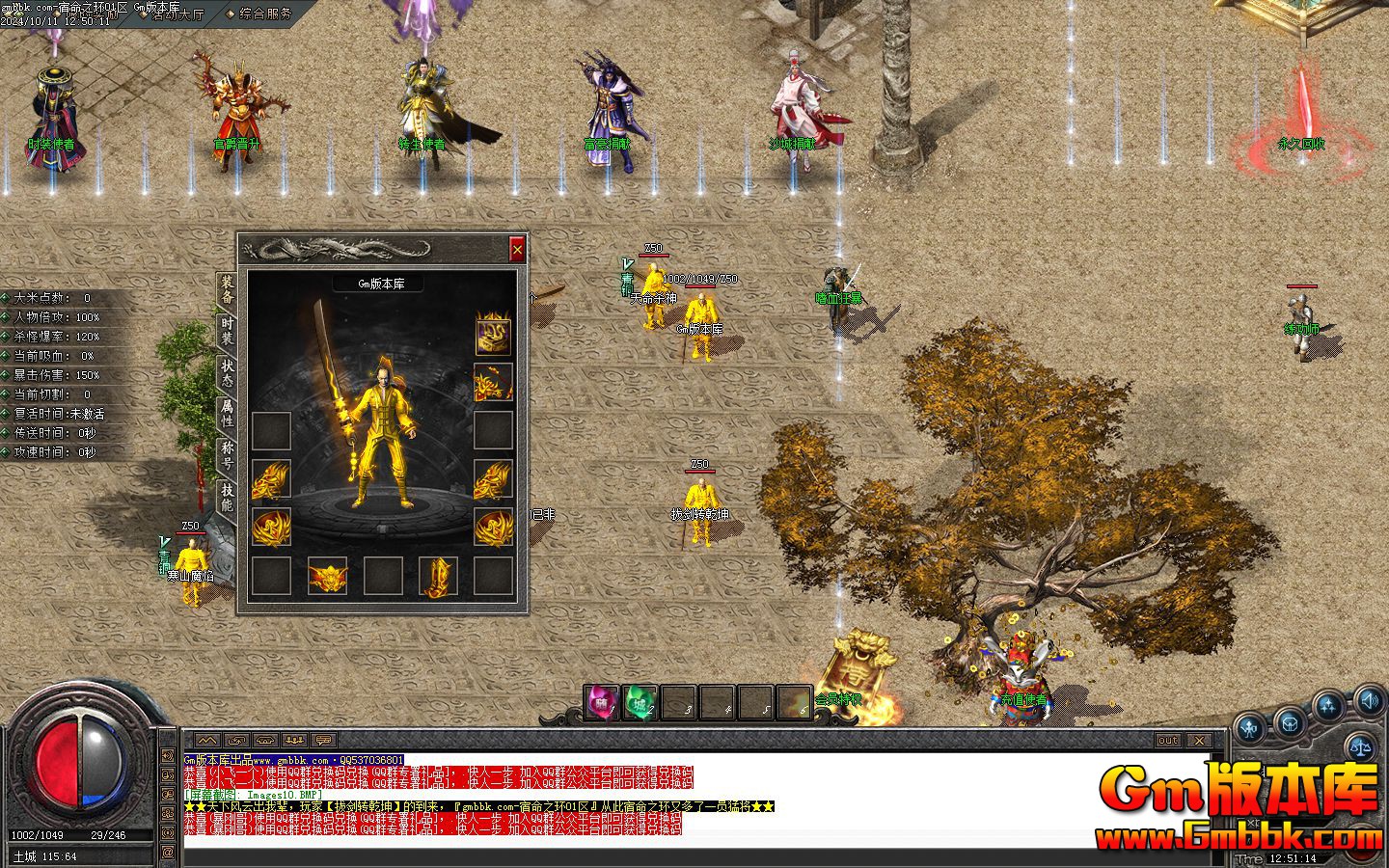This screenshot has height=868, width=1389.
Task: Click the group members chat channel button
Action: point(294,741)
